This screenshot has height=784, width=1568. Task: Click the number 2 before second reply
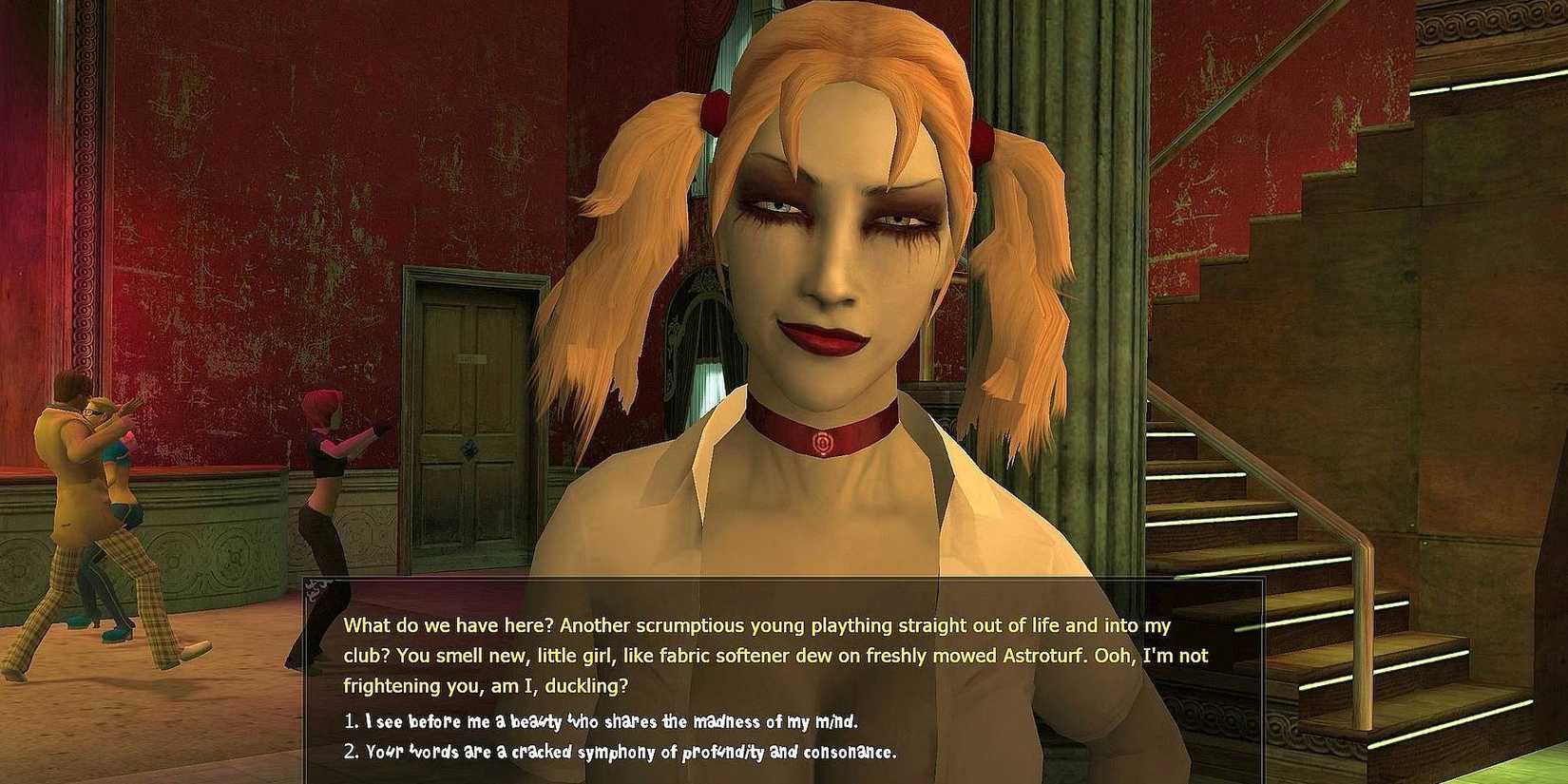pos(350,751)
